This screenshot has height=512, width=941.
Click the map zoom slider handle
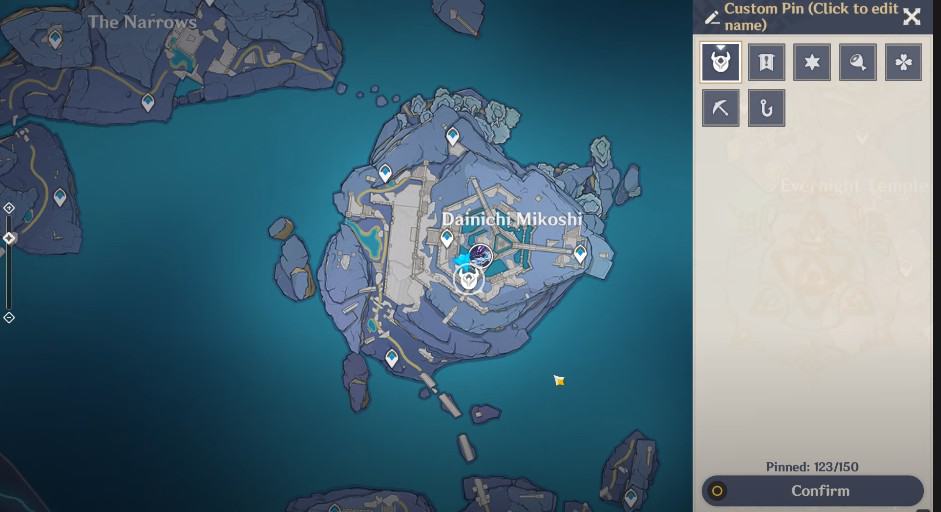tap(9, 238)
